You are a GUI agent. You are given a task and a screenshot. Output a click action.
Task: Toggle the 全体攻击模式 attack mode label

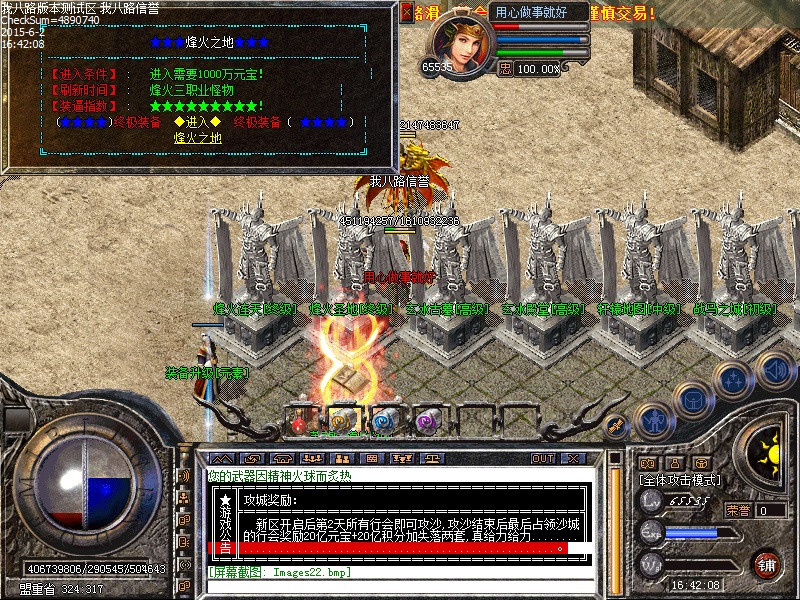click(680, 481)
